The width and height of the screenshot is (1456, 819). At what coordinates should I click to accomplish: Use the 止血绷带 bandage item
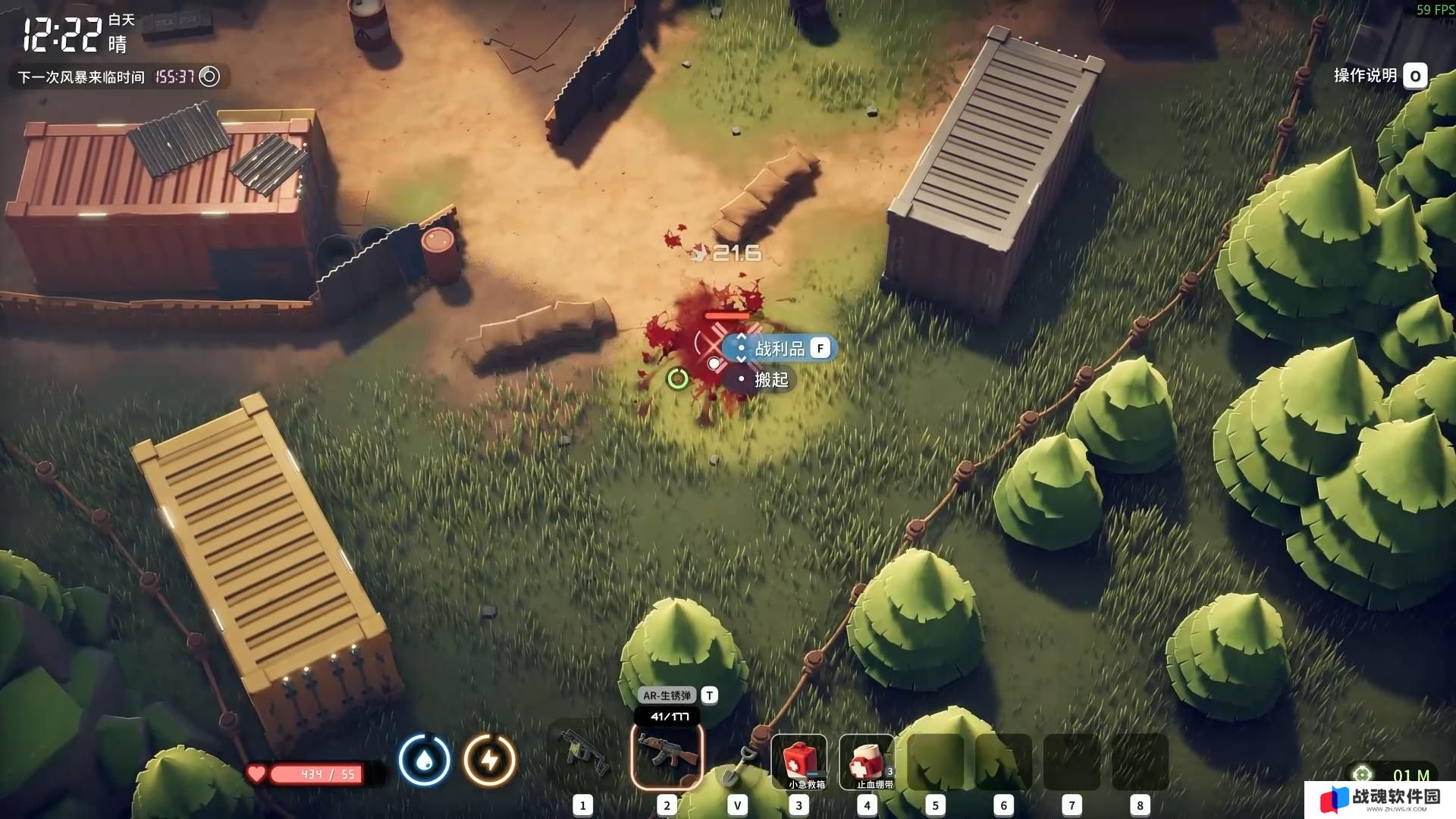(867, 761)
